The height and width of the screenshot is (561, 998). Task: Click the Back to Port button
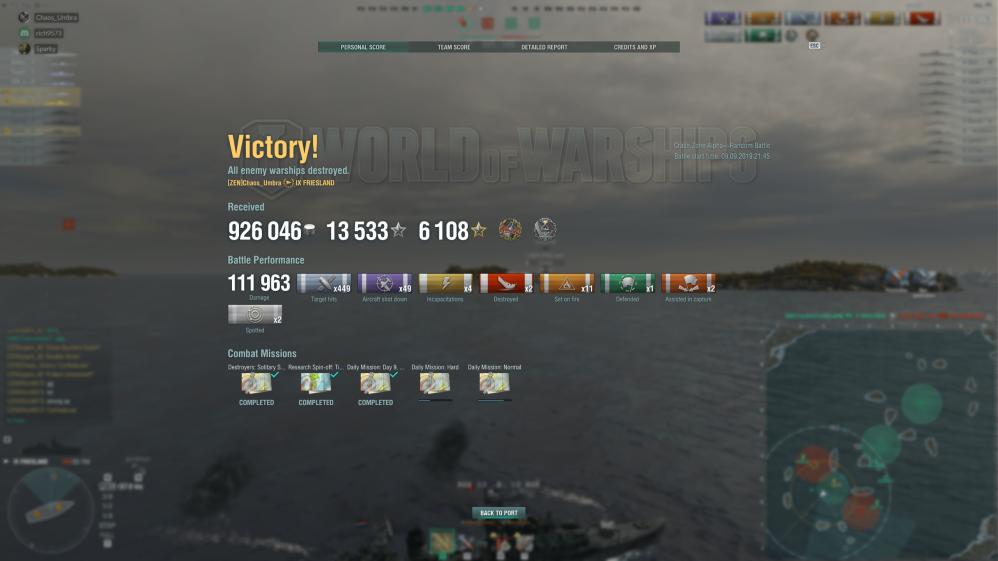(x=498, y=513)
